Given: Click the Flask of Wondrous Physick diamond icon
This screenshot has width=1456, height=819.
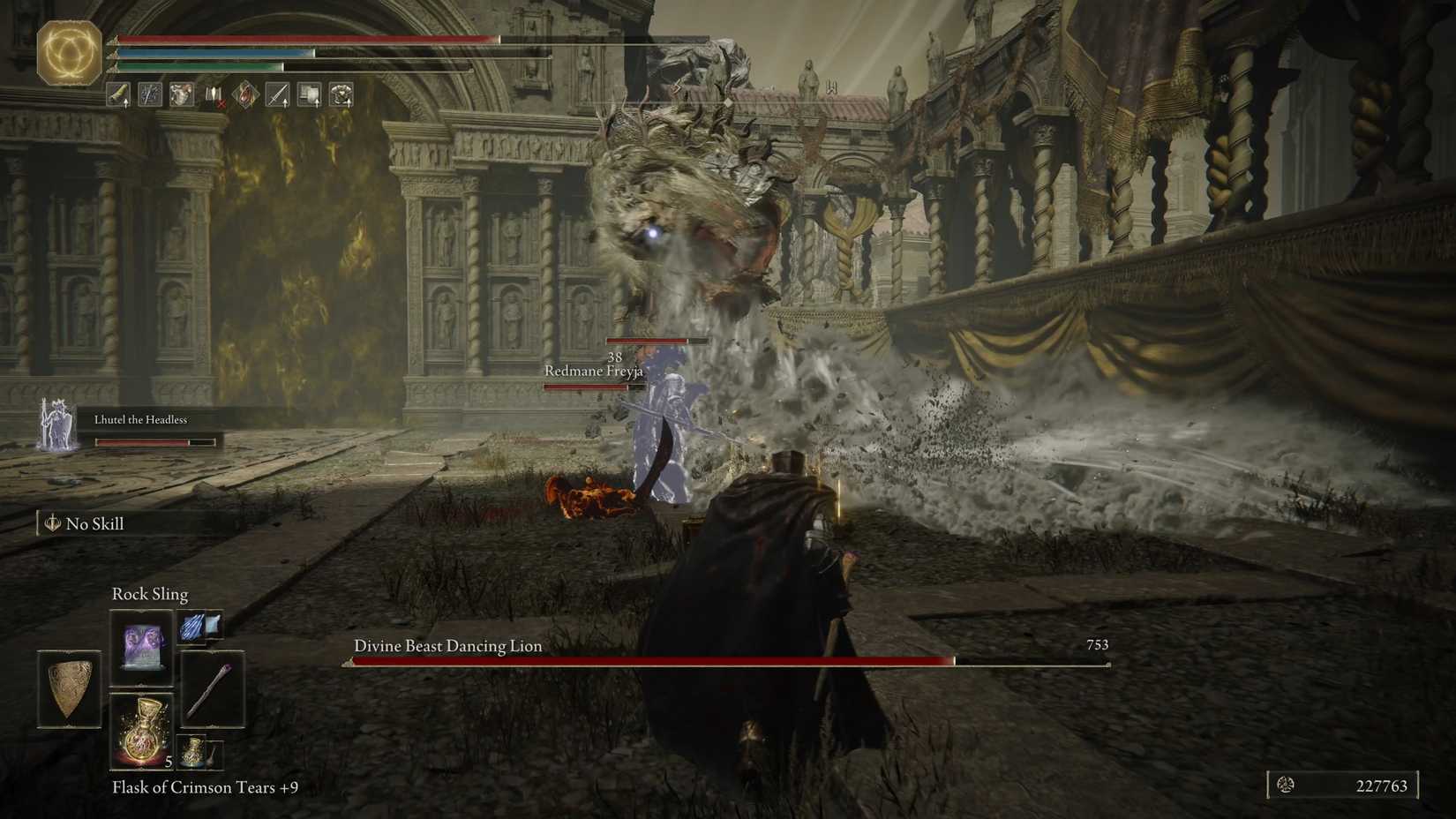Looking at the screenshot, I should [244, 95].
